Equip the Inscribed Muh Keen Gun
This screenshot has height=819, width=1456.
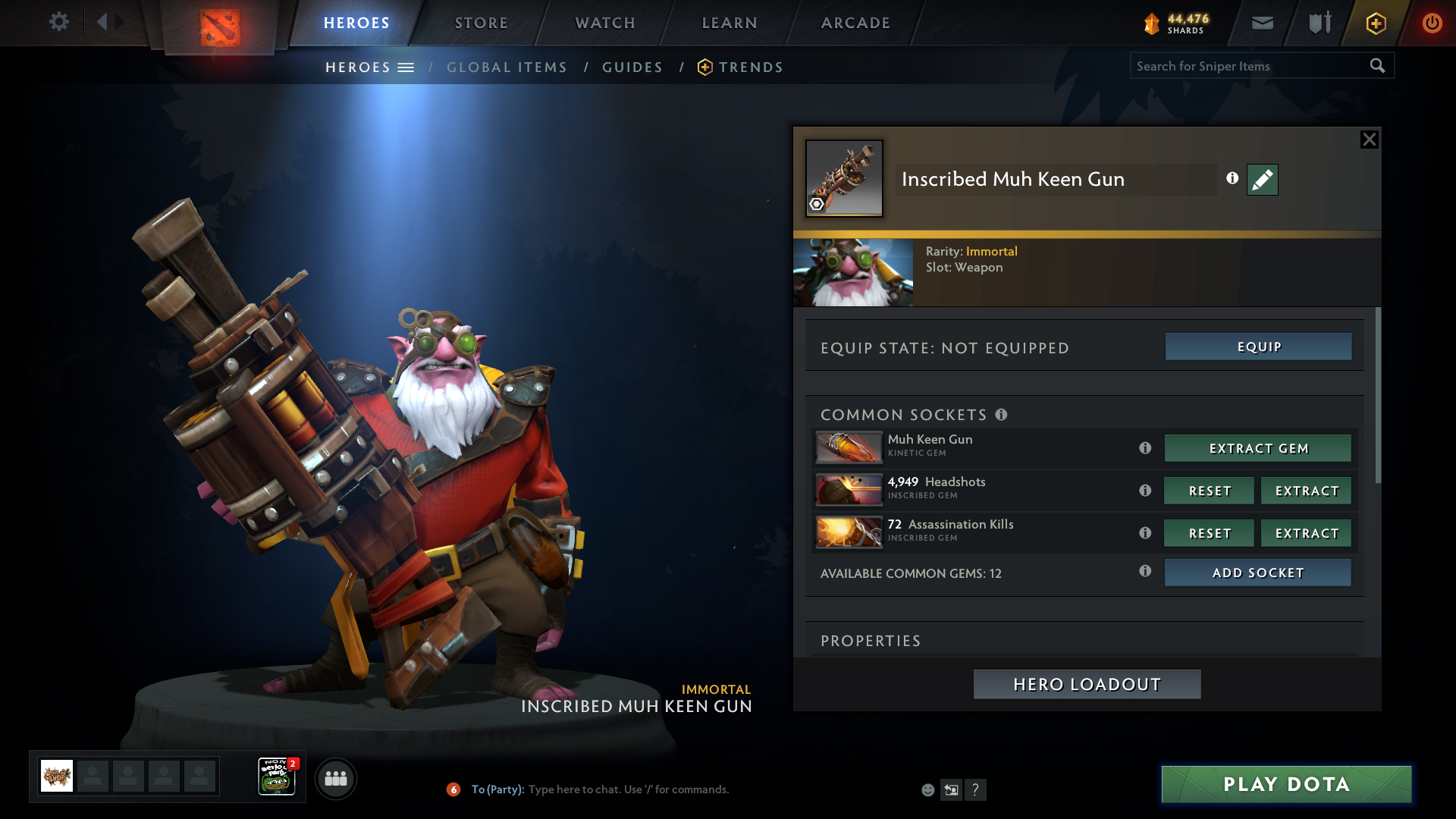pyautogui.click(x=1258, y=347)
